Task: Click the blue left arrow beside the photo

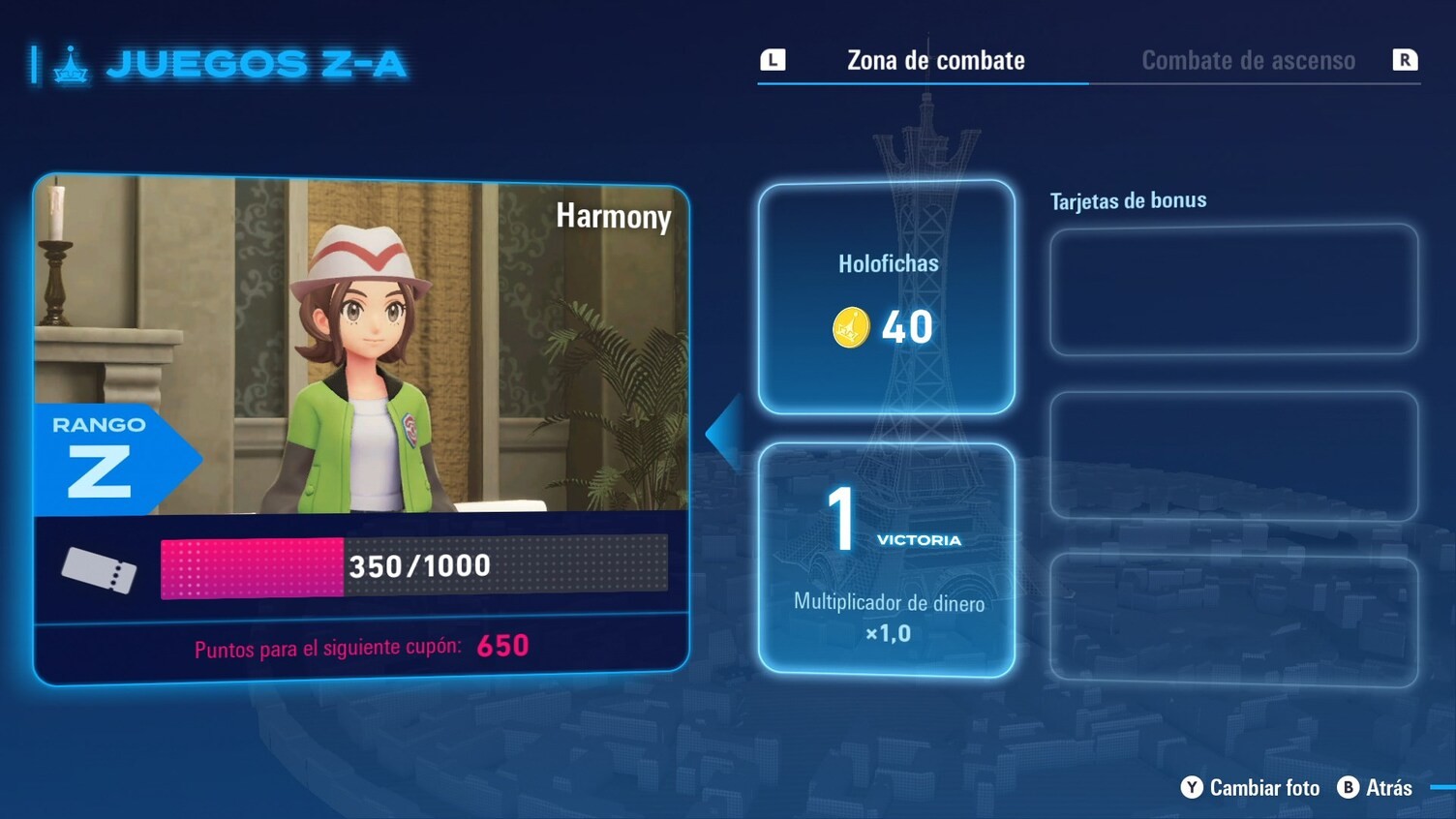Action: pos(725,433)
